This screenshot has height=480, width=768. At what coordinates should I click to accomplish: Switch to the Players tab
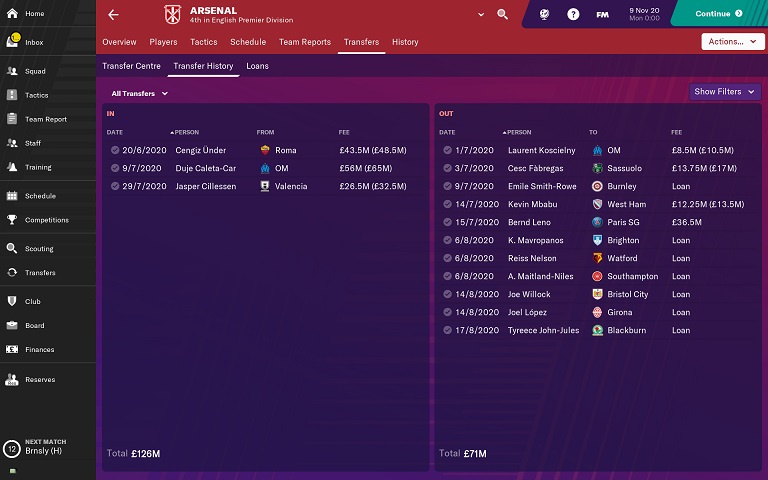click(163, 42)
